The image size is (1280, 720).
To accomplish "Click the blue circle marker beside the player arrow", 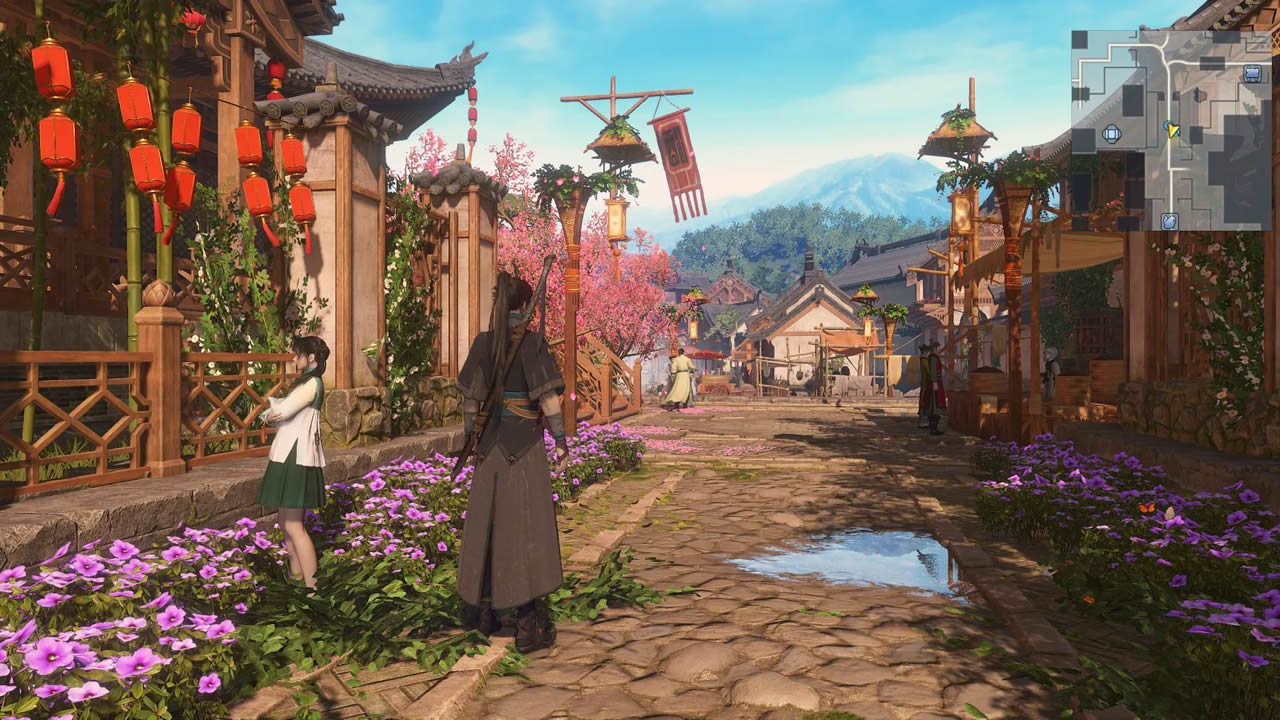I will 1166,127.
